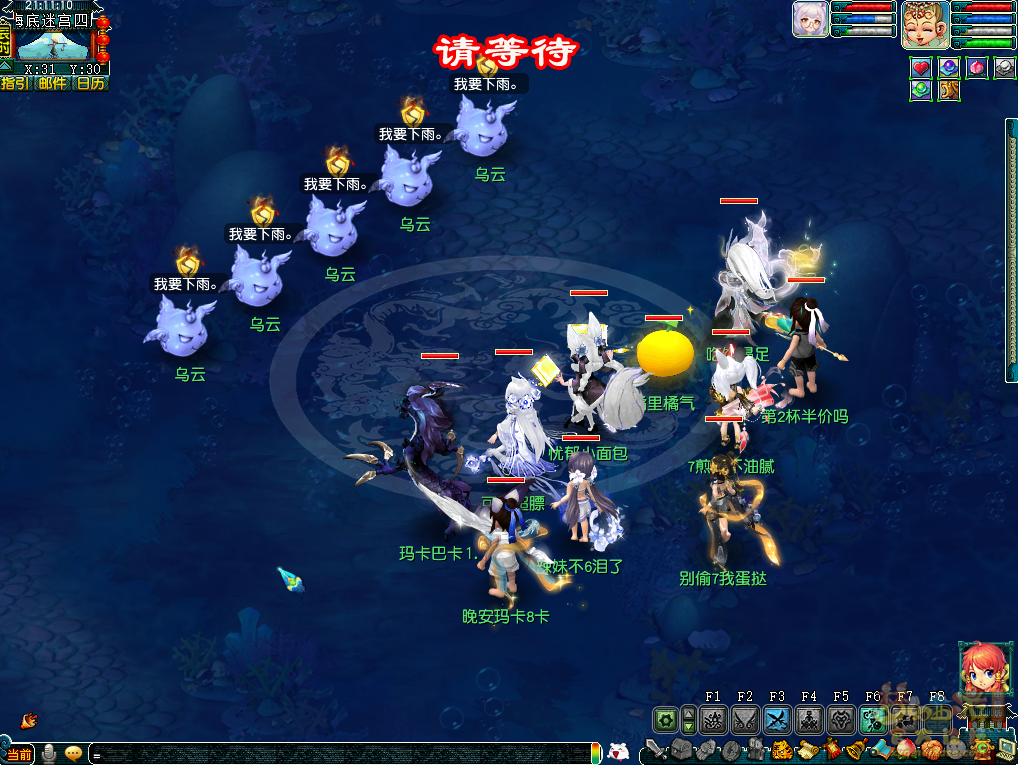Click the red heart buff icon

pyautogui.click(x=921, y=68)
